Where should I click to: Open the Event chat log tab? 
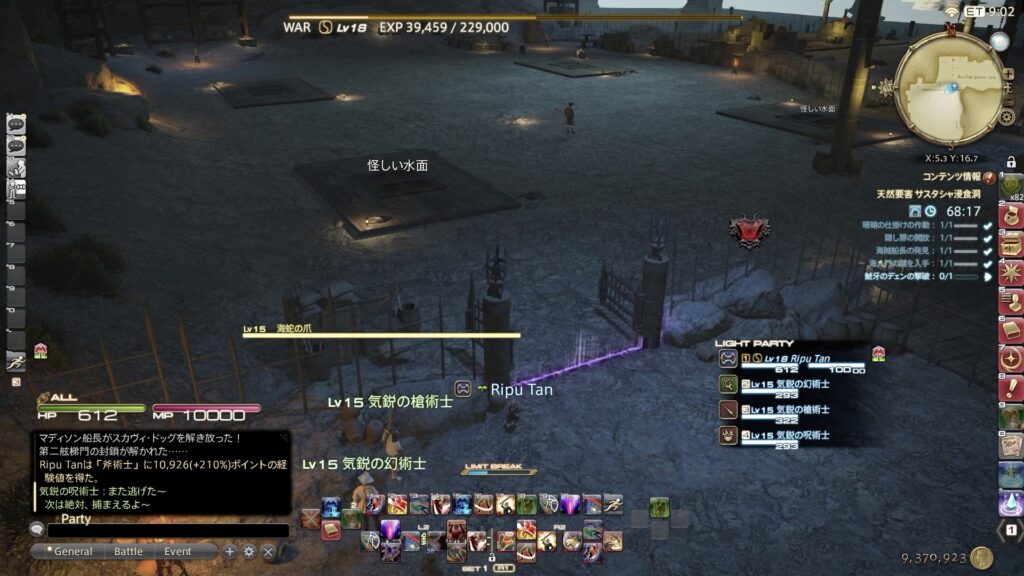tap(178, 551)
